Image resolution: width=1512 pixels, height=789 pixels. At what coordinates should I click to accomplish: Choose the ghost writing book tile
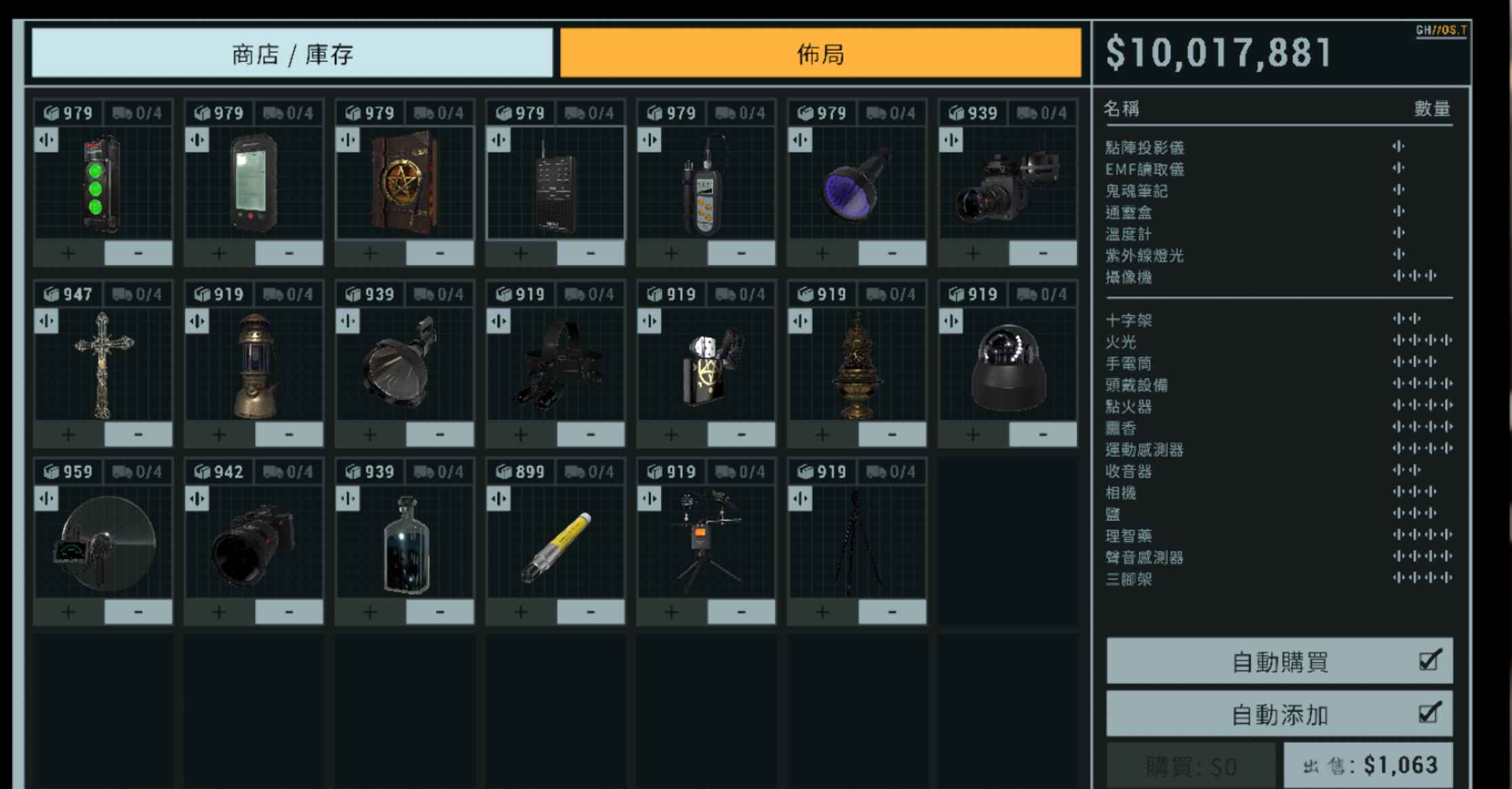[405, 183]
